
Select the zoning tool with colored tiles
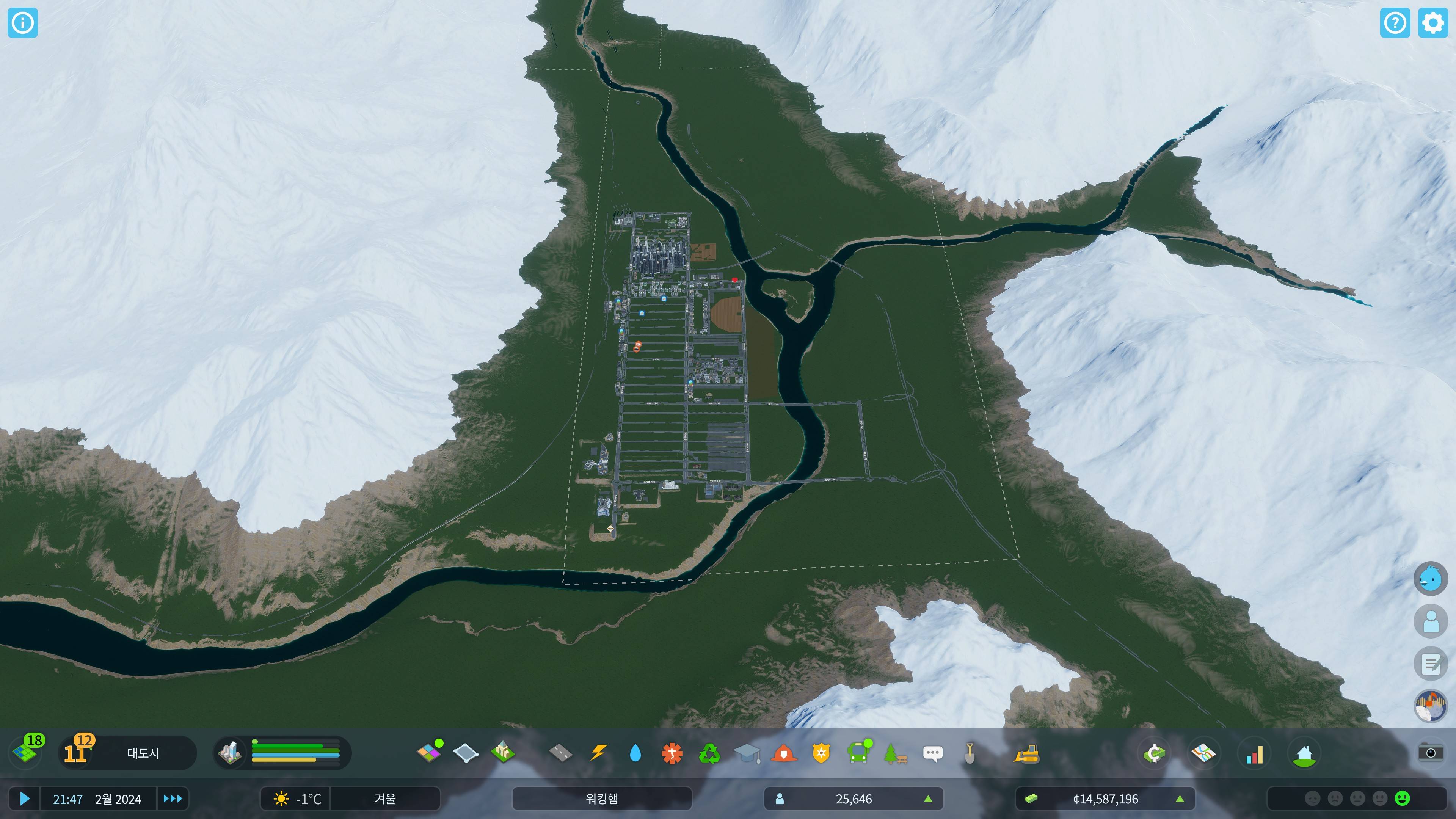tap(429, 753)
